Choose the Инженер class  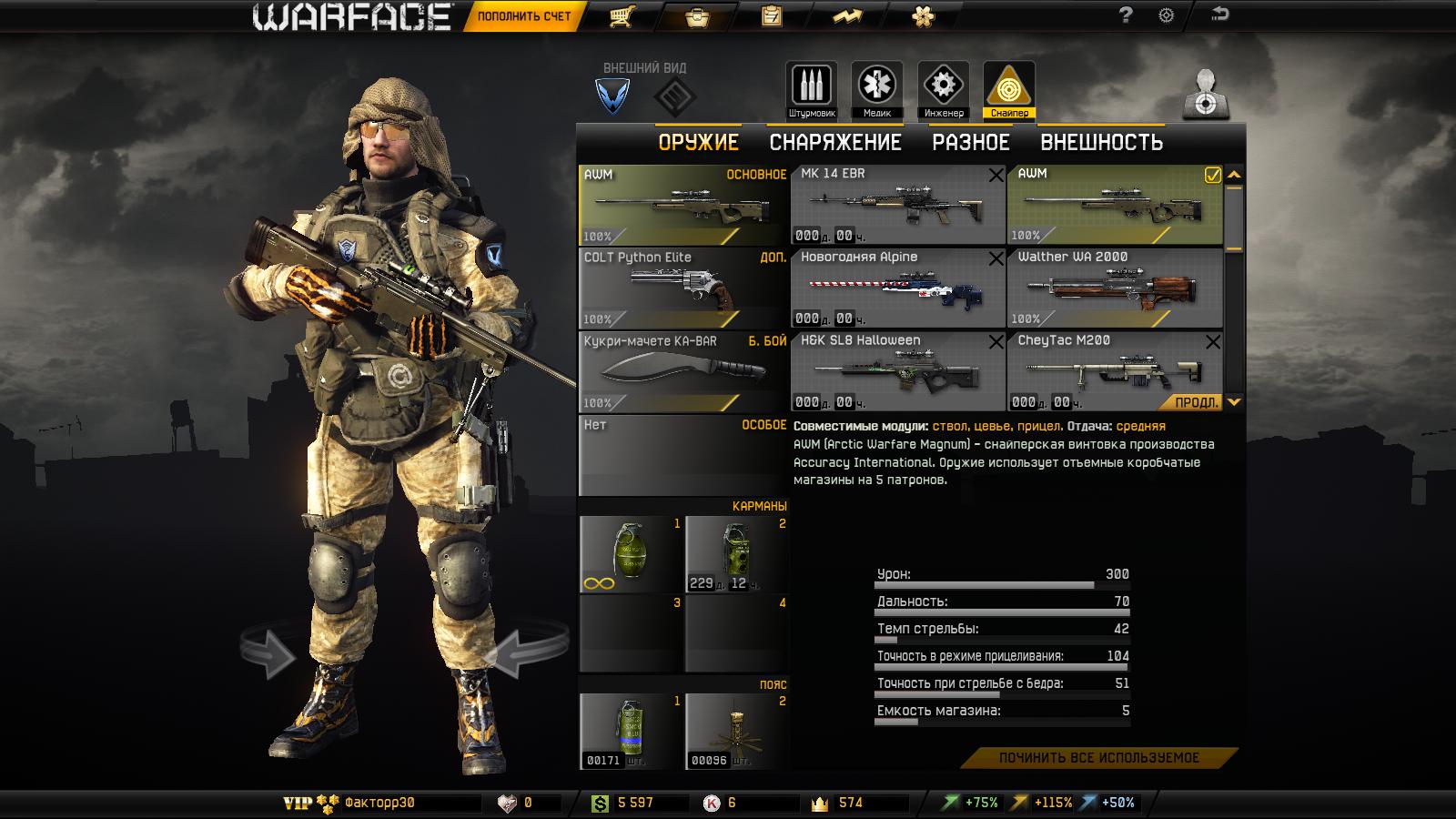pos(943,90)
